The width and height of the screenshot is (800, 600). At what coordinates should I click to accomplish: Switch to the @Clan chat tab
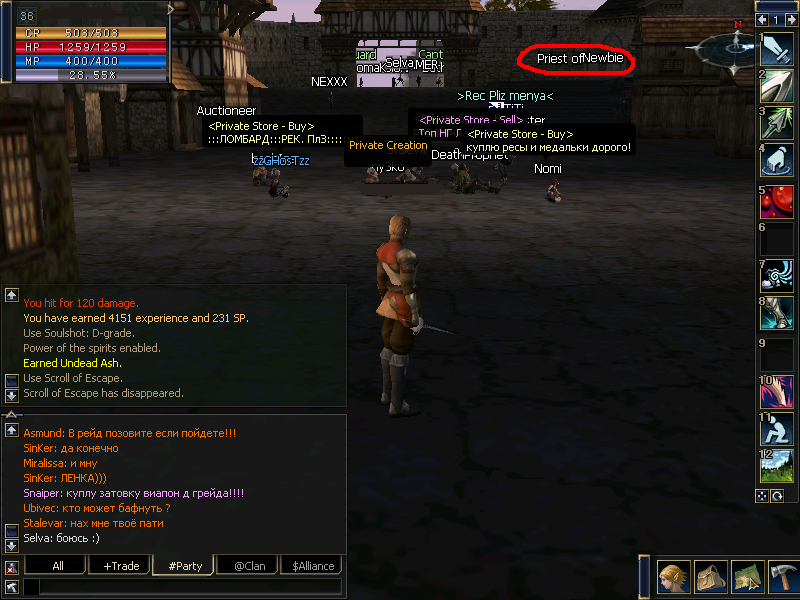pos(247,566)
